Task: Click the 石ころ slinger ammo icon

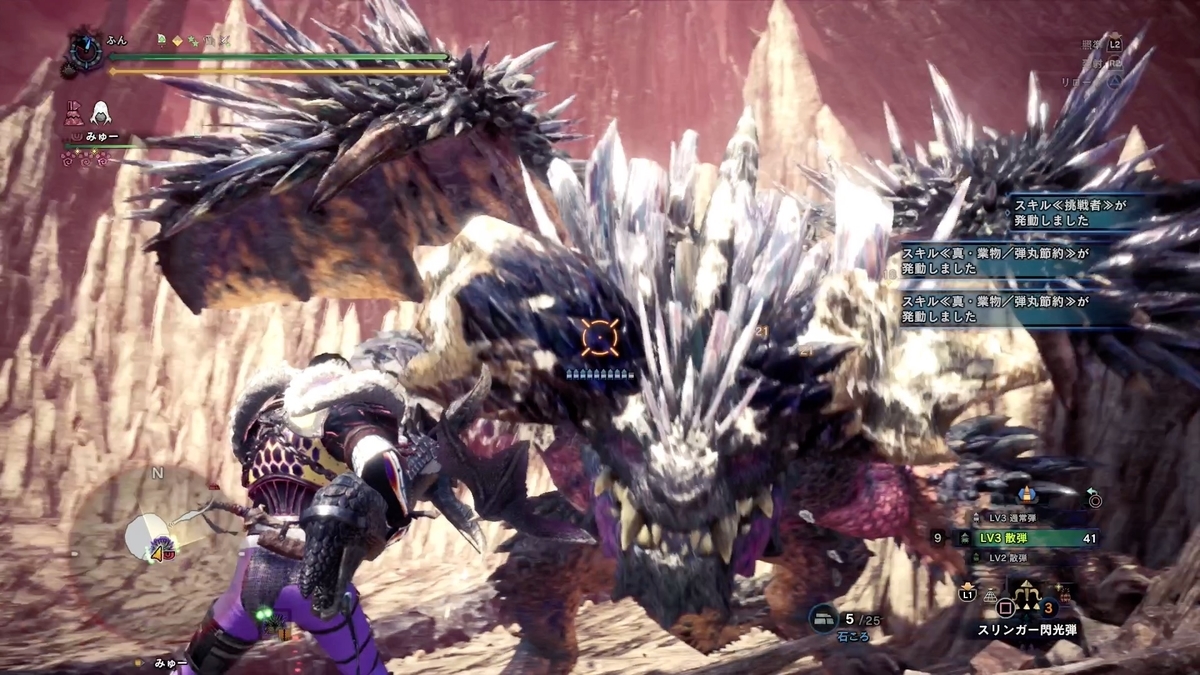Action: [824, 618]
